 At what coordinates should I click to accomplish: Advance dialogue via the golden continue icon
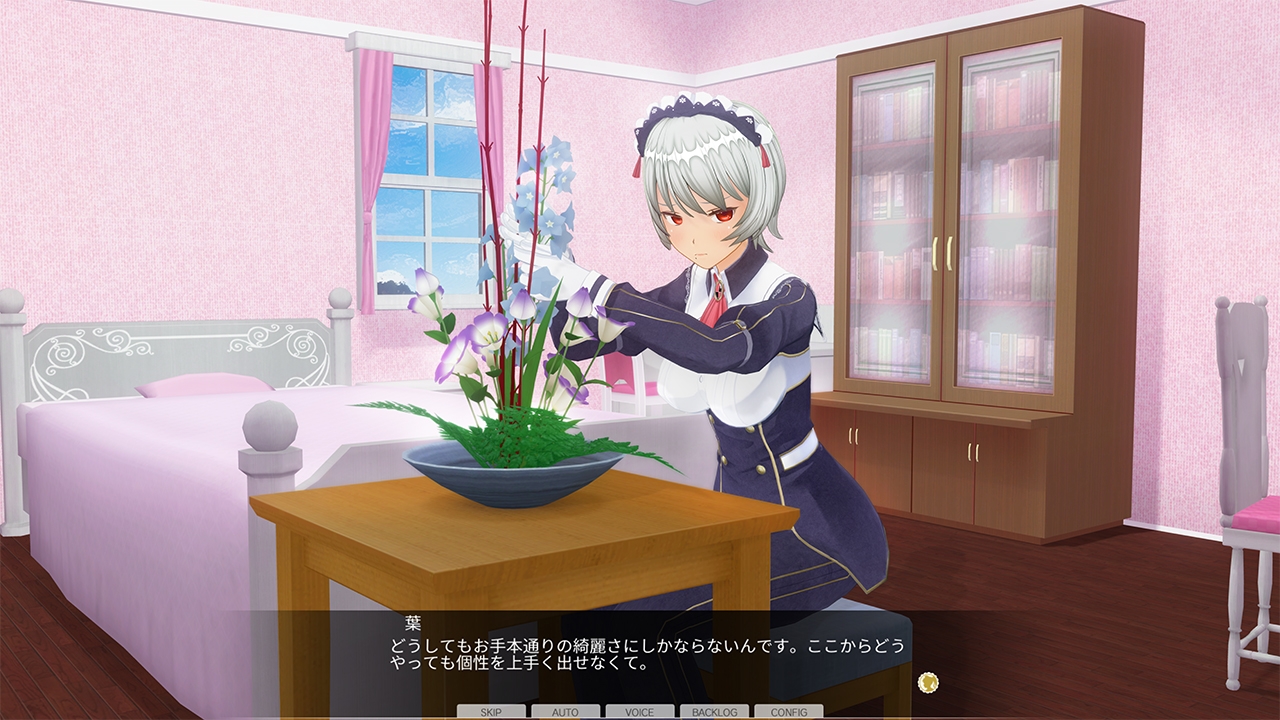(929, 683)
